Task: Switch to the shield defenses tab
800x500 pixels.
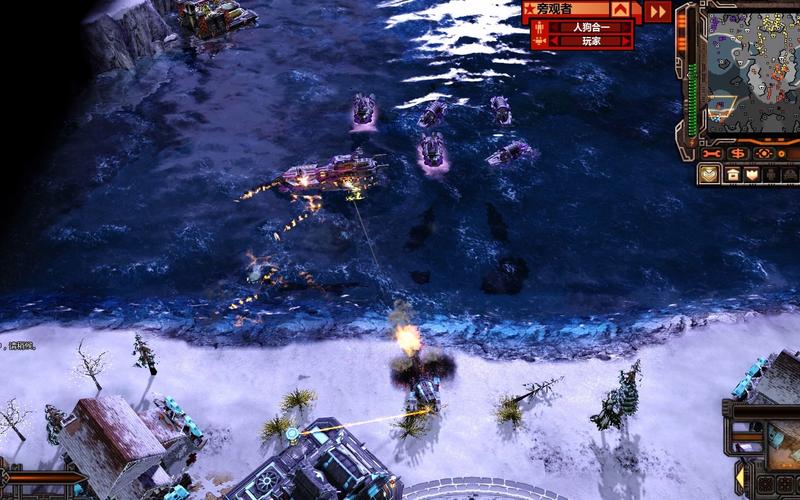Action: point(752,174)
